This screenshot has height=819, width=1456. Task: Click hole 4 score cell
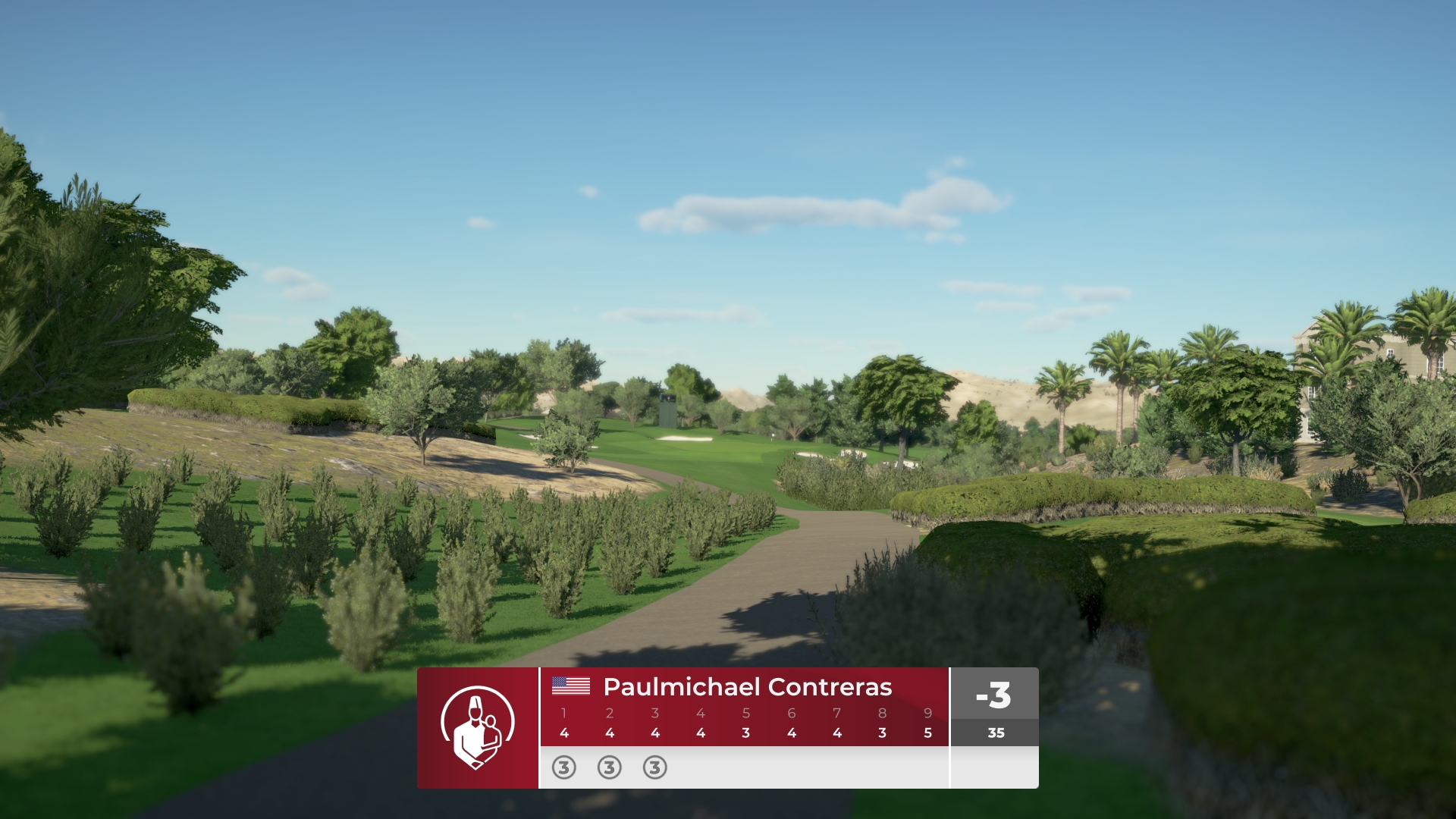[700, 733]
